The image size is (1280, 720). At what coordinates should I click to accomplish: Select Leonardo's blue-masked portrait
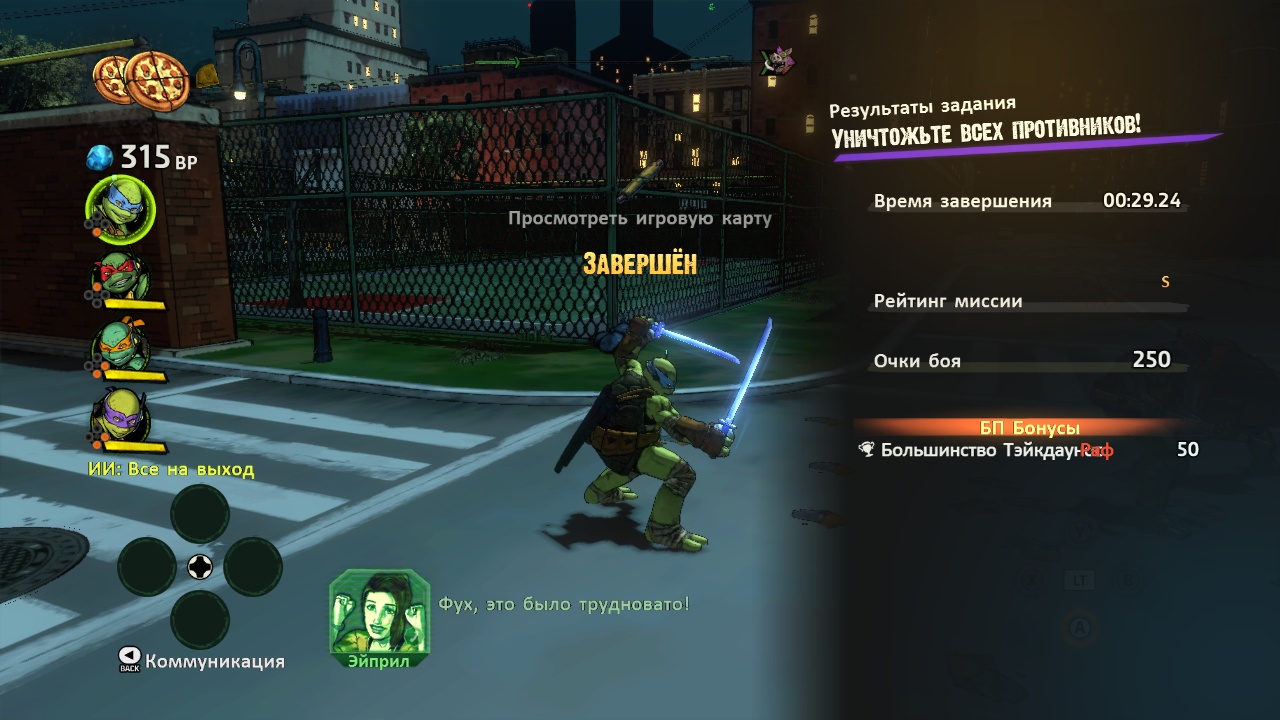tap(121, 207)
